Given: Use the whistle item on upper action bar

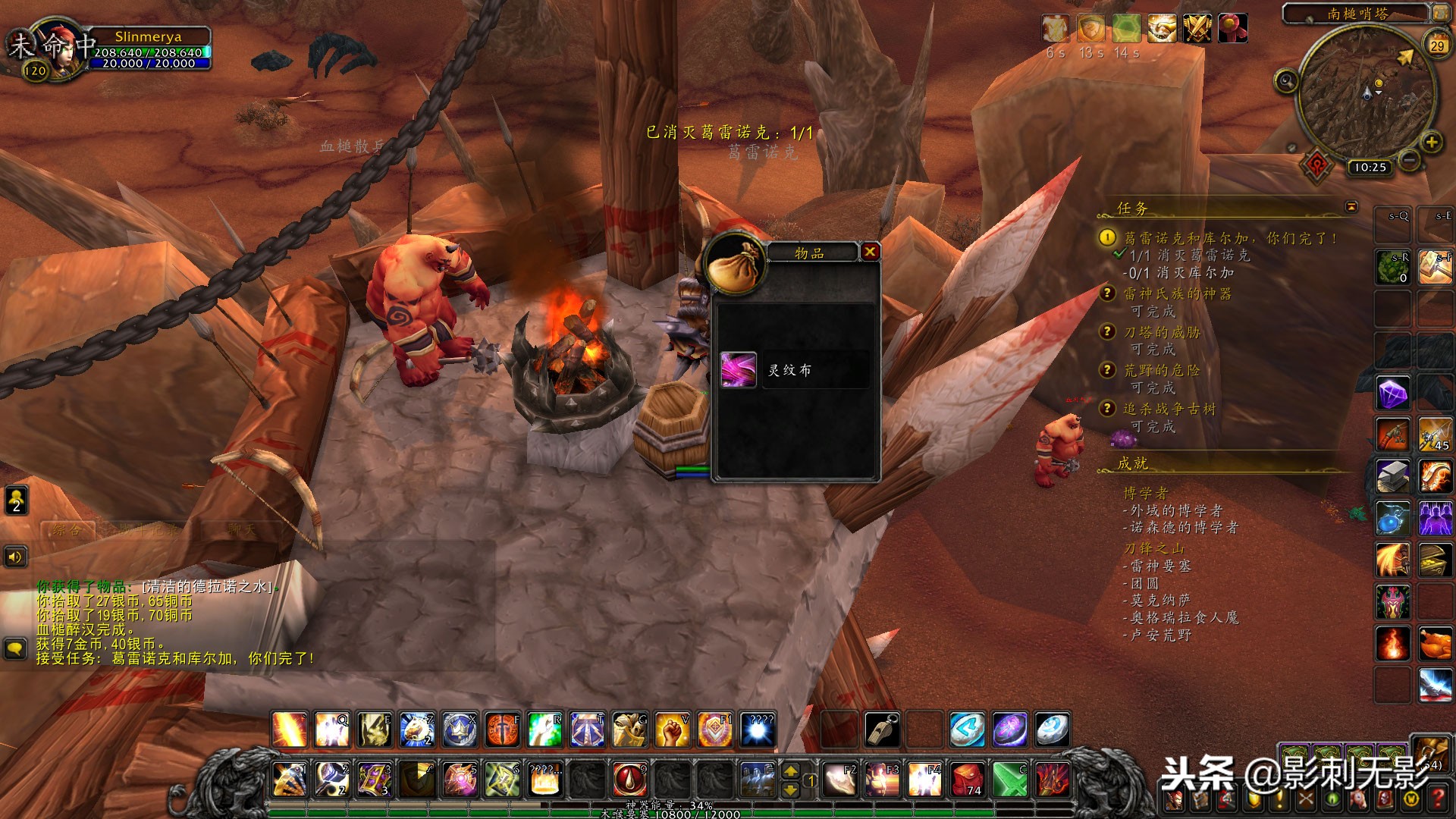Looking at the screenshot, I should coord(883,730).
